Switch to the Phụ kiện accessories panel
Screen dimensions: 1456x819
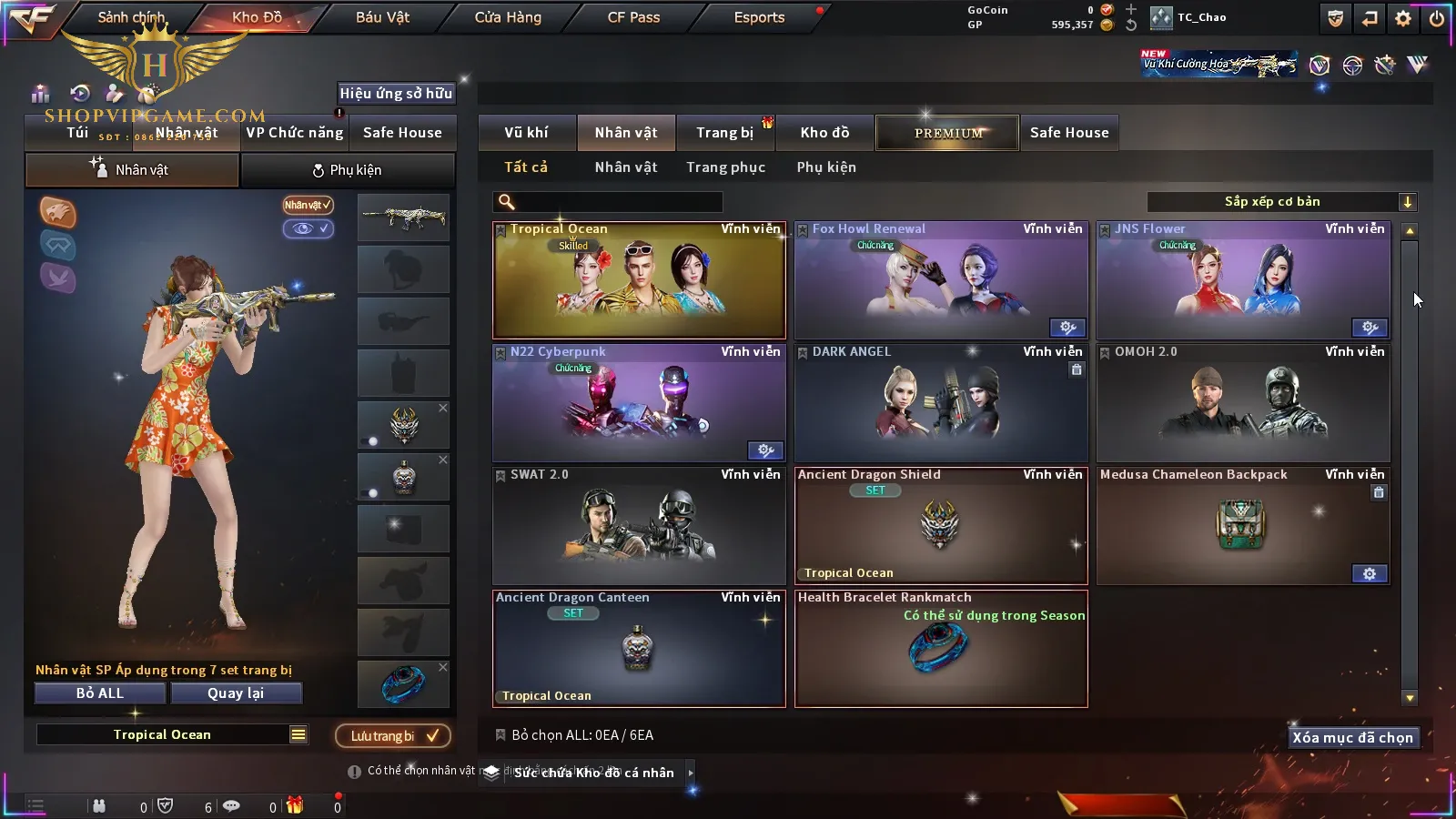click(x=348, y=170)
